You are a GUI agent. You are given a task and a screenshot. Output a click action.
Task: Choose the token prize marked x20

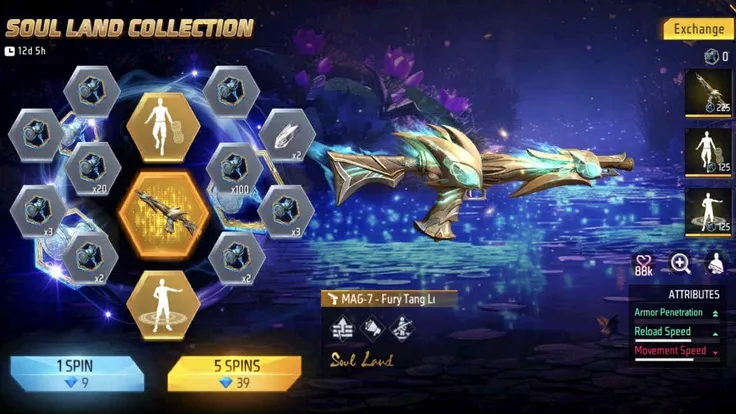coord(92,166)
